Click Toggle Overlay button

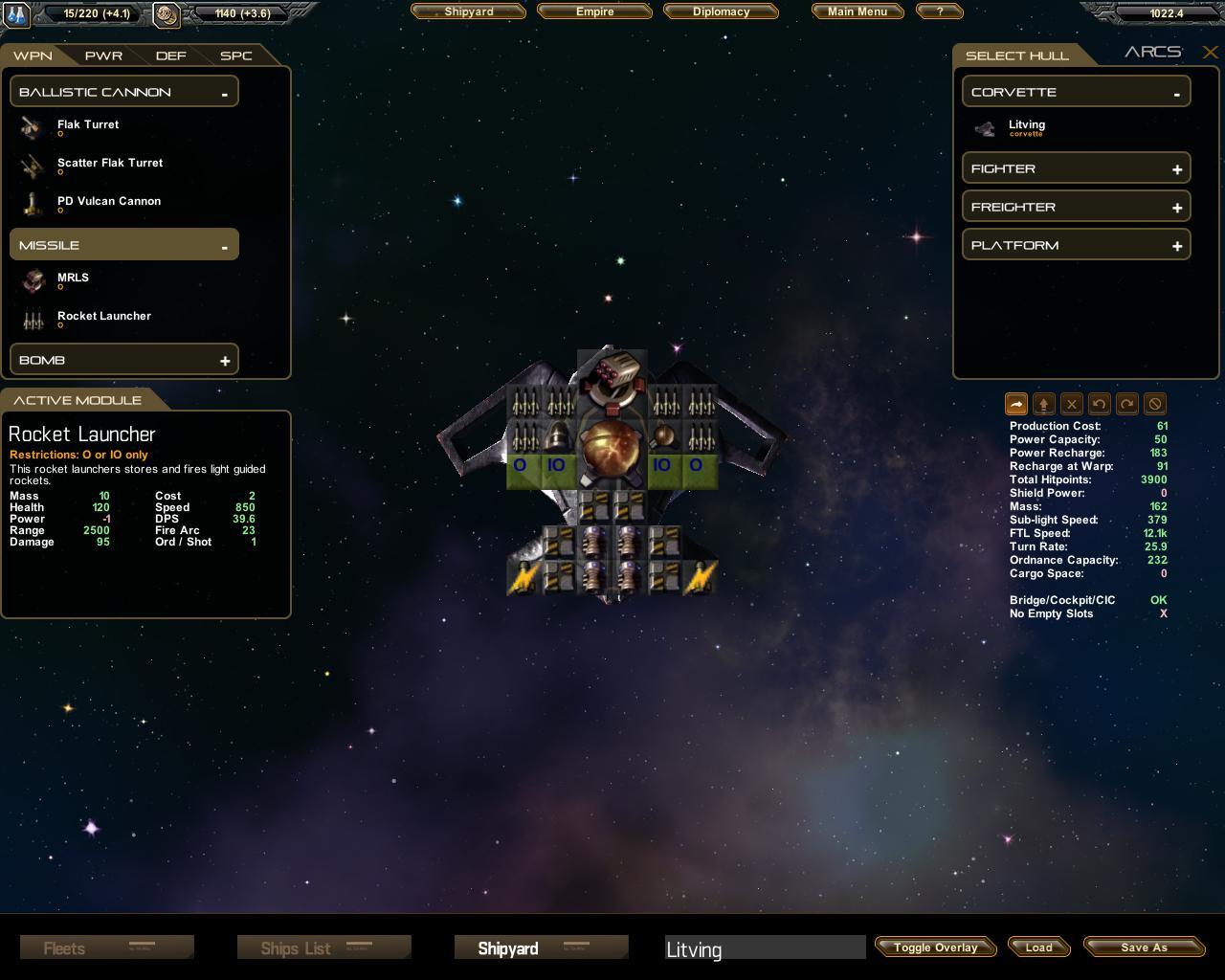pyautogui.click(x=935, y=947)
